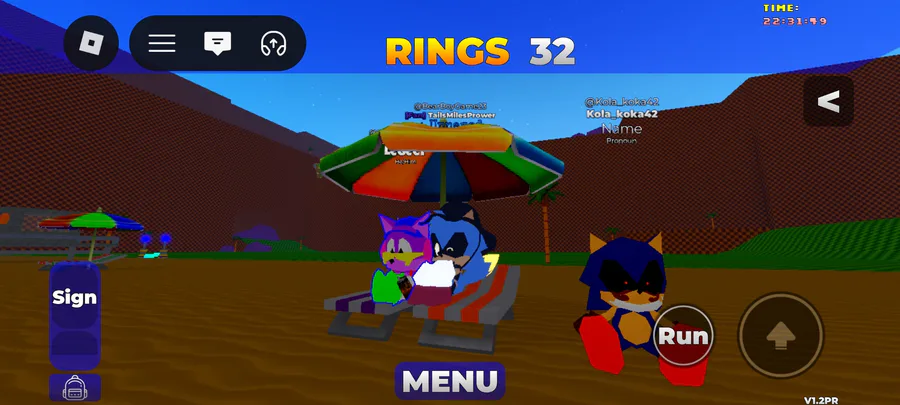The width and height of the screenshot is (900, 405).
Task: Open the game MENU
Action: [x=450, y=381]
